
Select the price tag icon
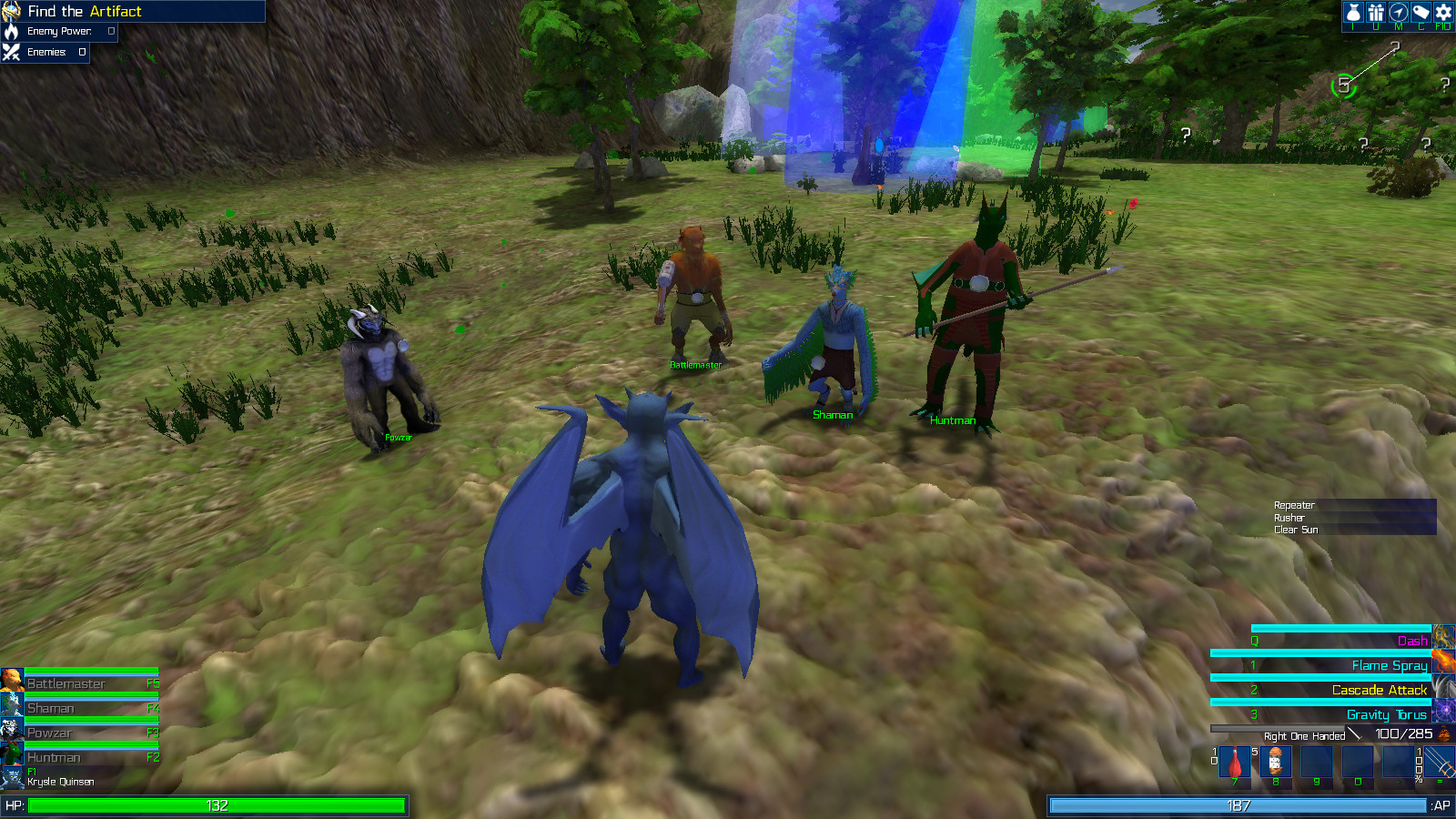[1421, 12]
